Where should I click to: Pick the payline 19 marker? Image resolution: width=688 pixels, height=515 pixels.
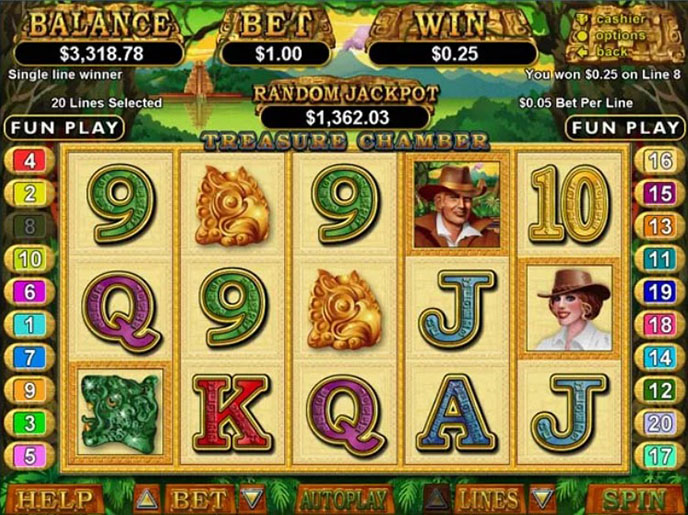(x=659, y=292)
